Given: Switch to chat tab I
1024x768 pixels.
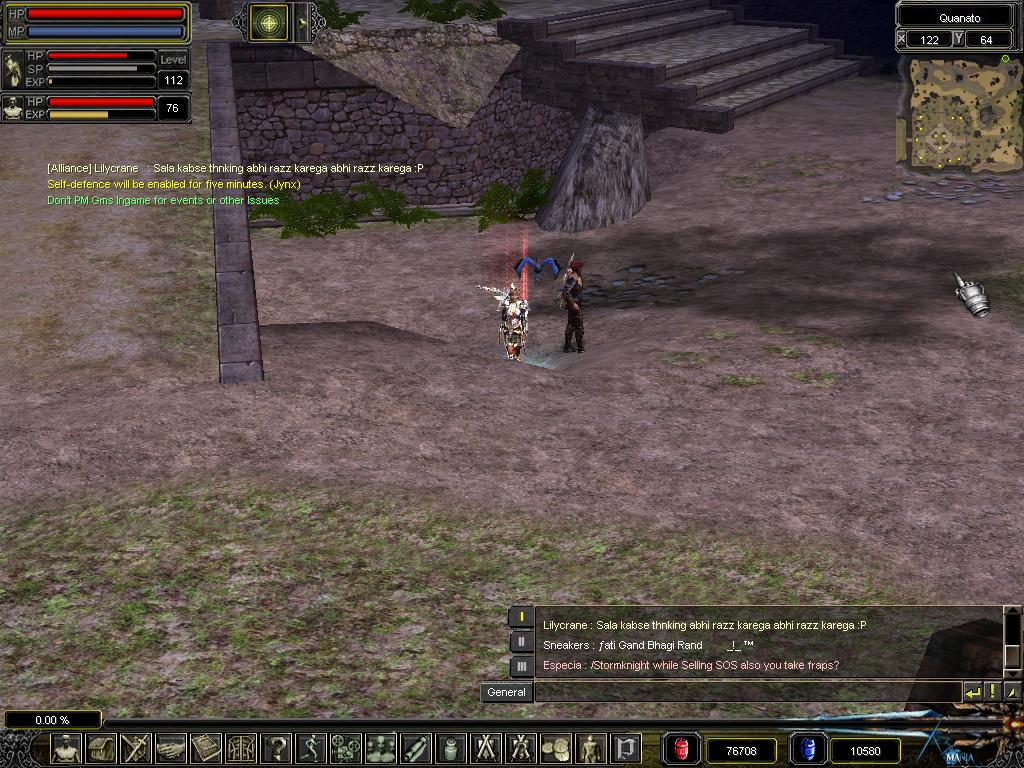Looking at the screenshot, I should [521, 618].
